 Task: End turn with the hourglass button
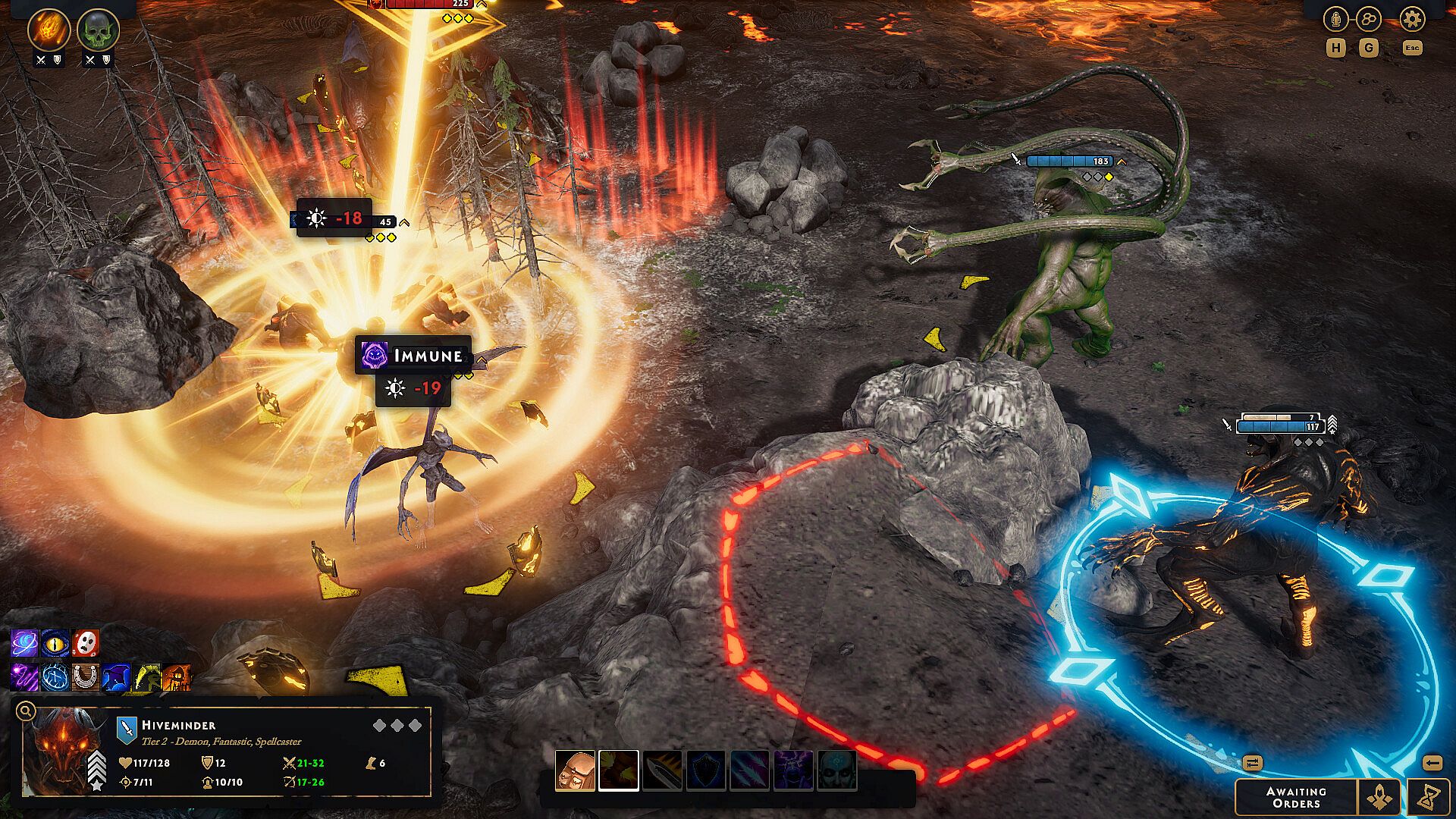pyautogui.click(x=1429, y=797)
